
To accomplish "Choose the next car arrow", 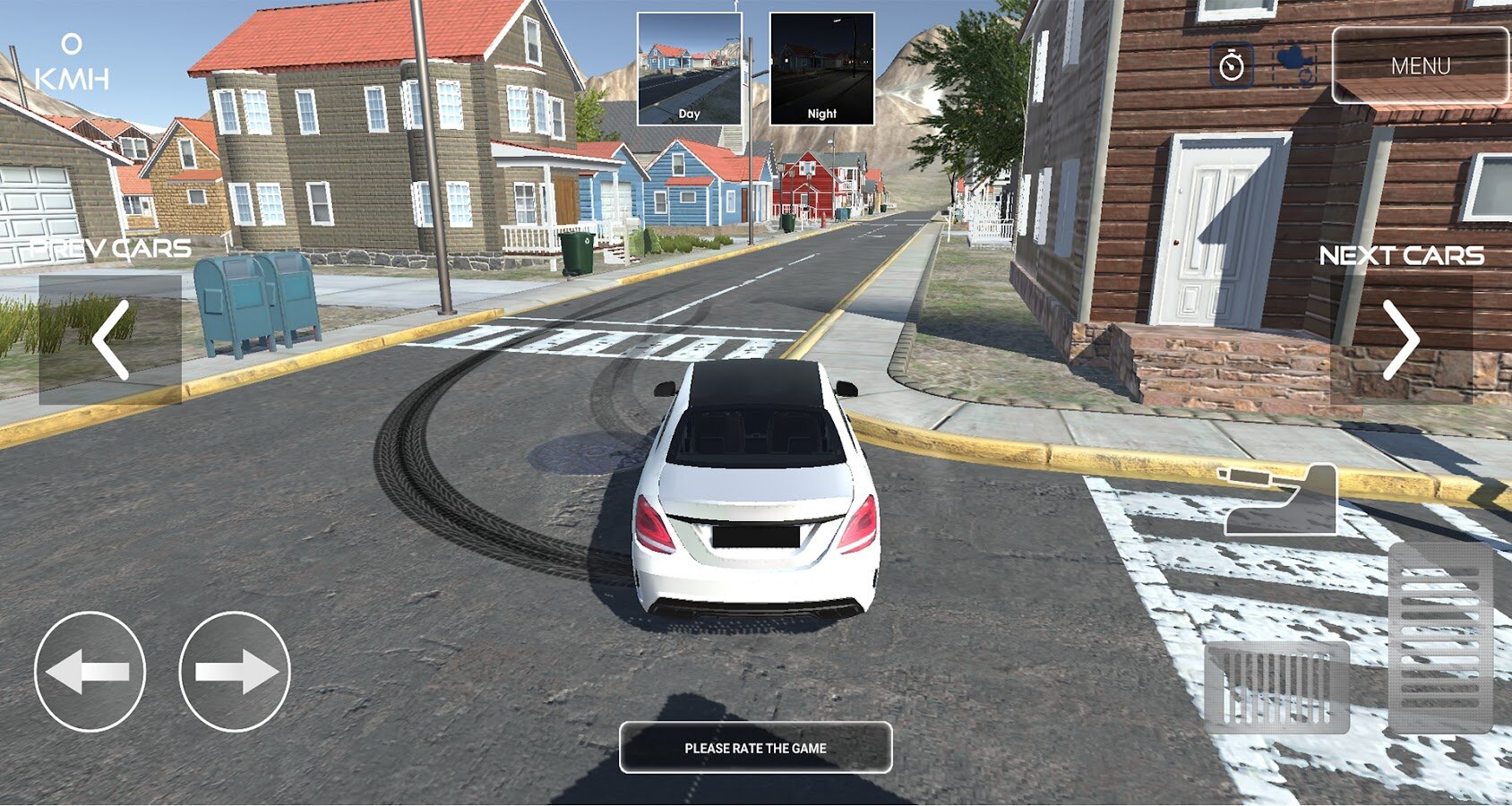I will click(x=1401, y=339).
